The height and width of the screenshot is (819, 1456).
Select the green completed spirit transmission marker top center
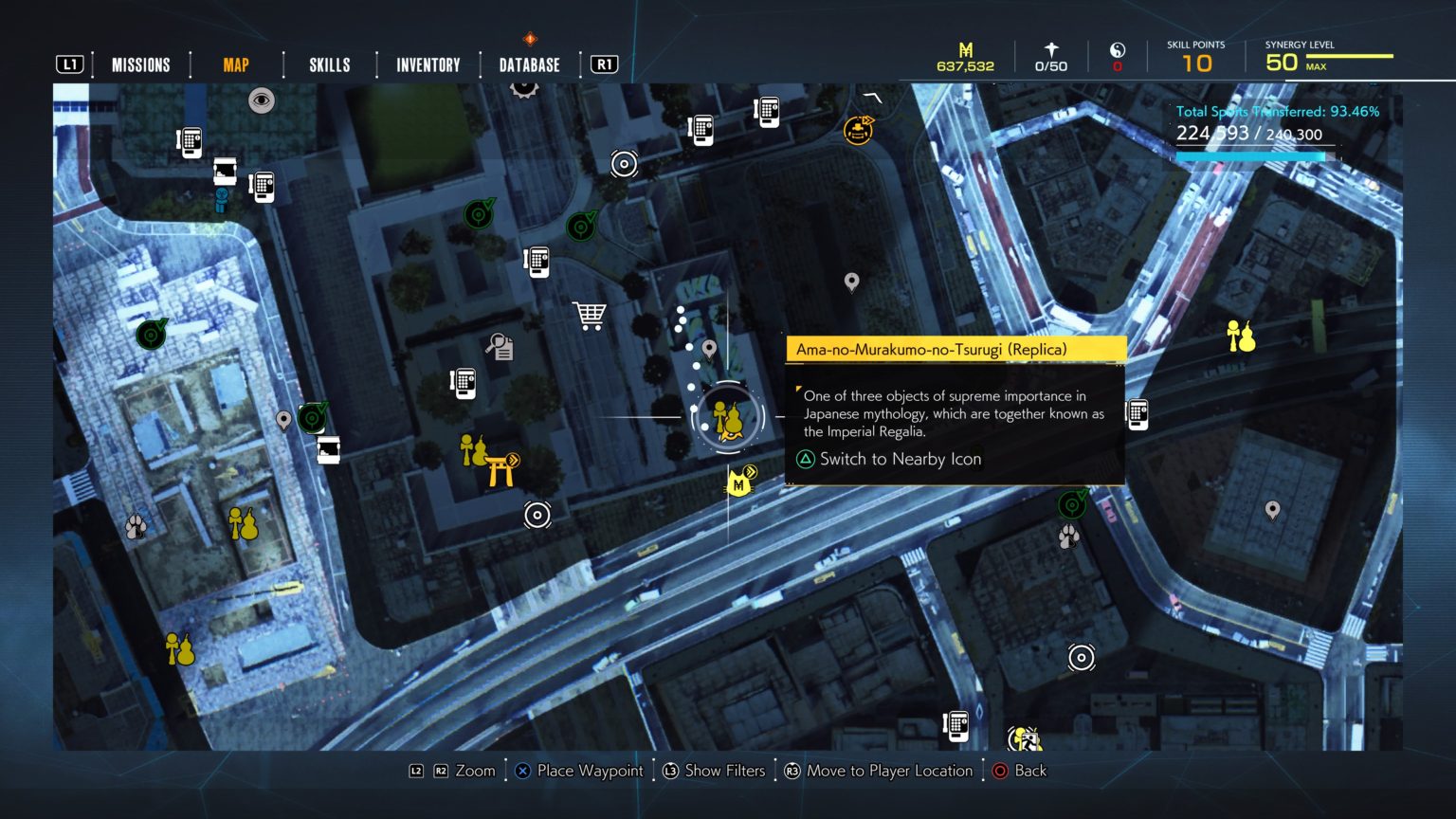(479, 212)
